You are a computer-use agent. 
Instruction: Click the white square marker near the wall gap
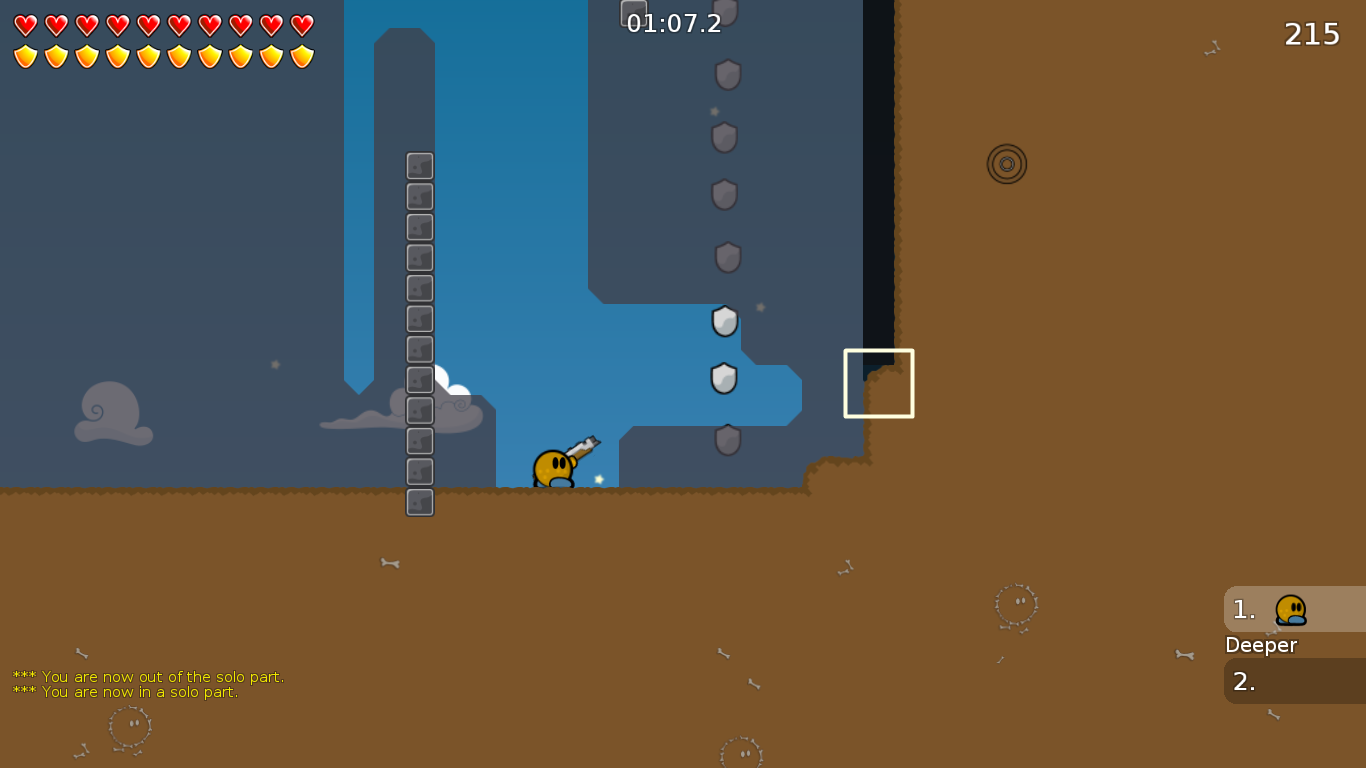point(878,382)
